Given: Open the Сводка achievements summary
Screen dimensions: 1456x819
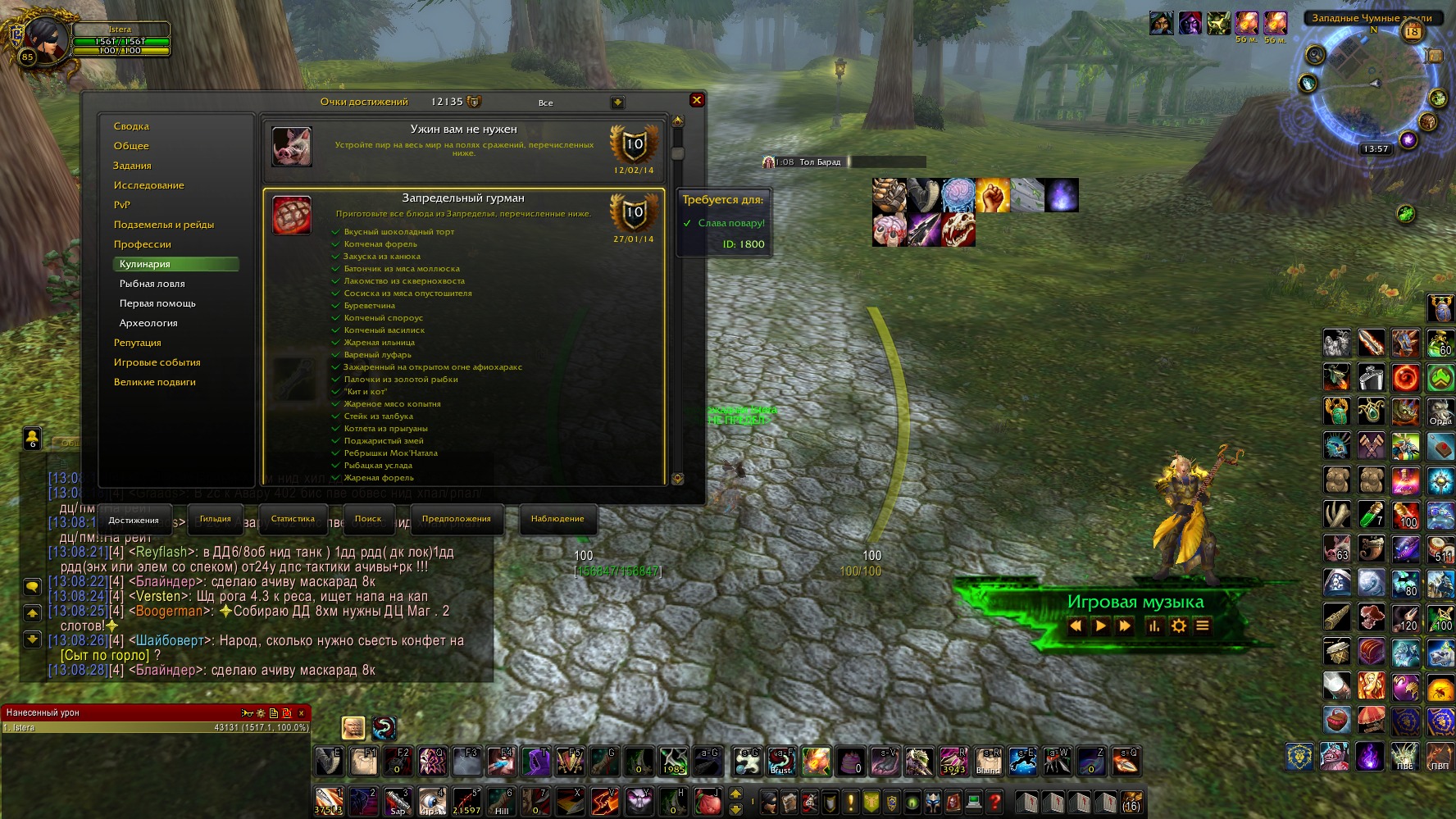Looking at the screenshot, I should (x=131, y=126).
